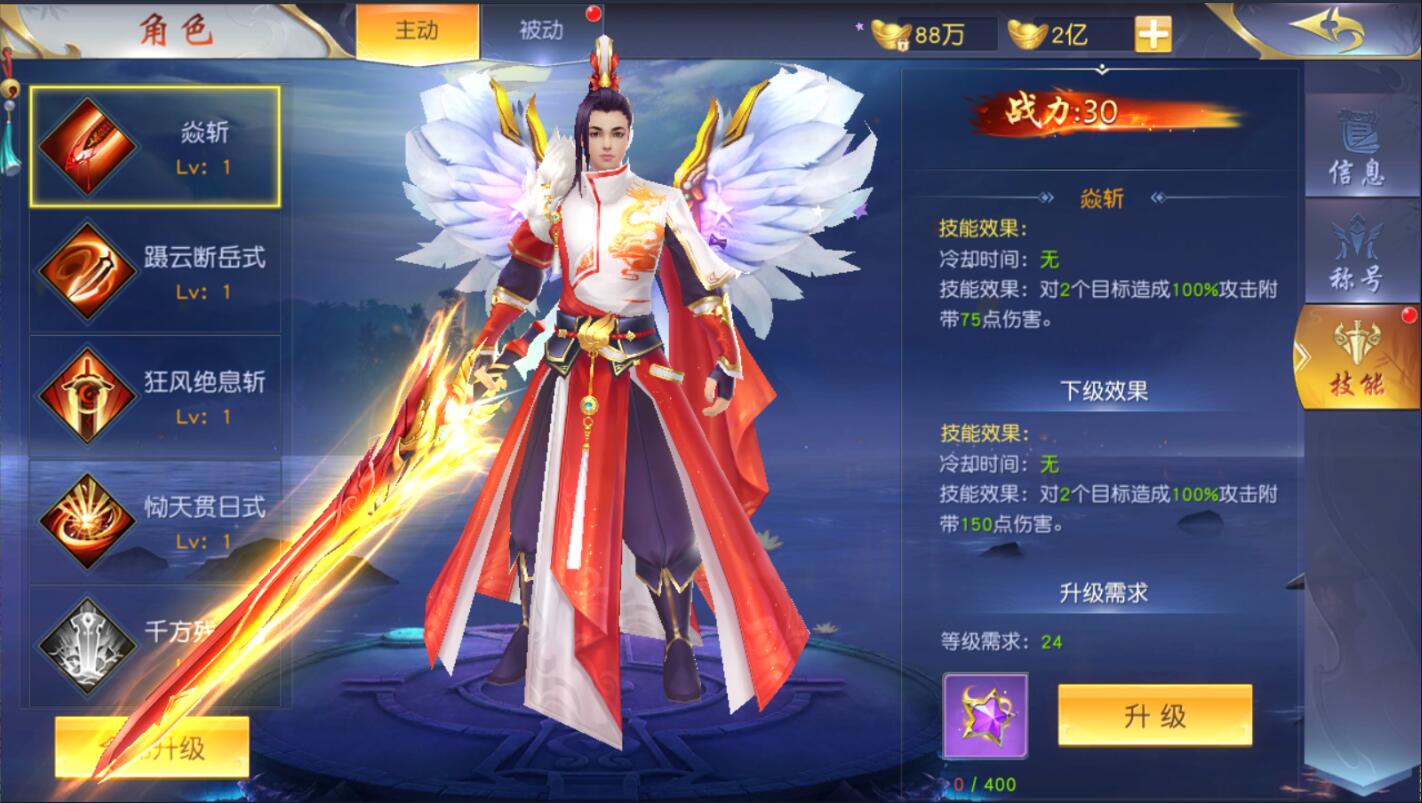Choose the 蹑云断岳式 skill
This screenshot has height=803, width=1422.
pos(155,271)
